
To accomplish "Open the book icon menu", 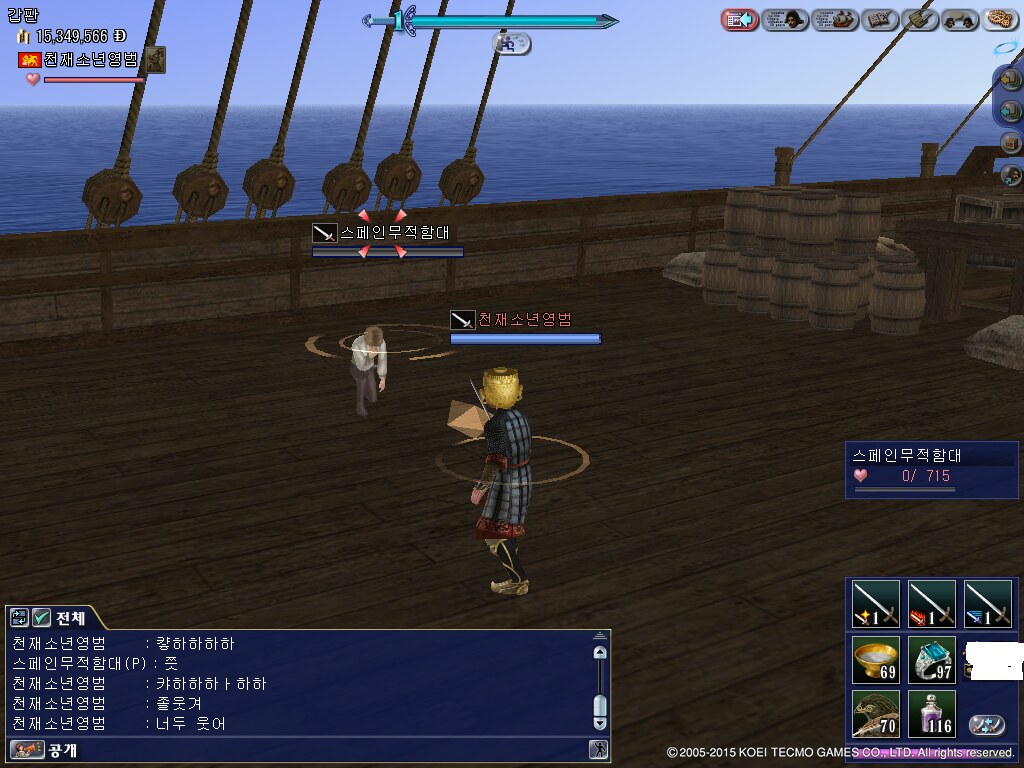I will [x=880, y=19].
